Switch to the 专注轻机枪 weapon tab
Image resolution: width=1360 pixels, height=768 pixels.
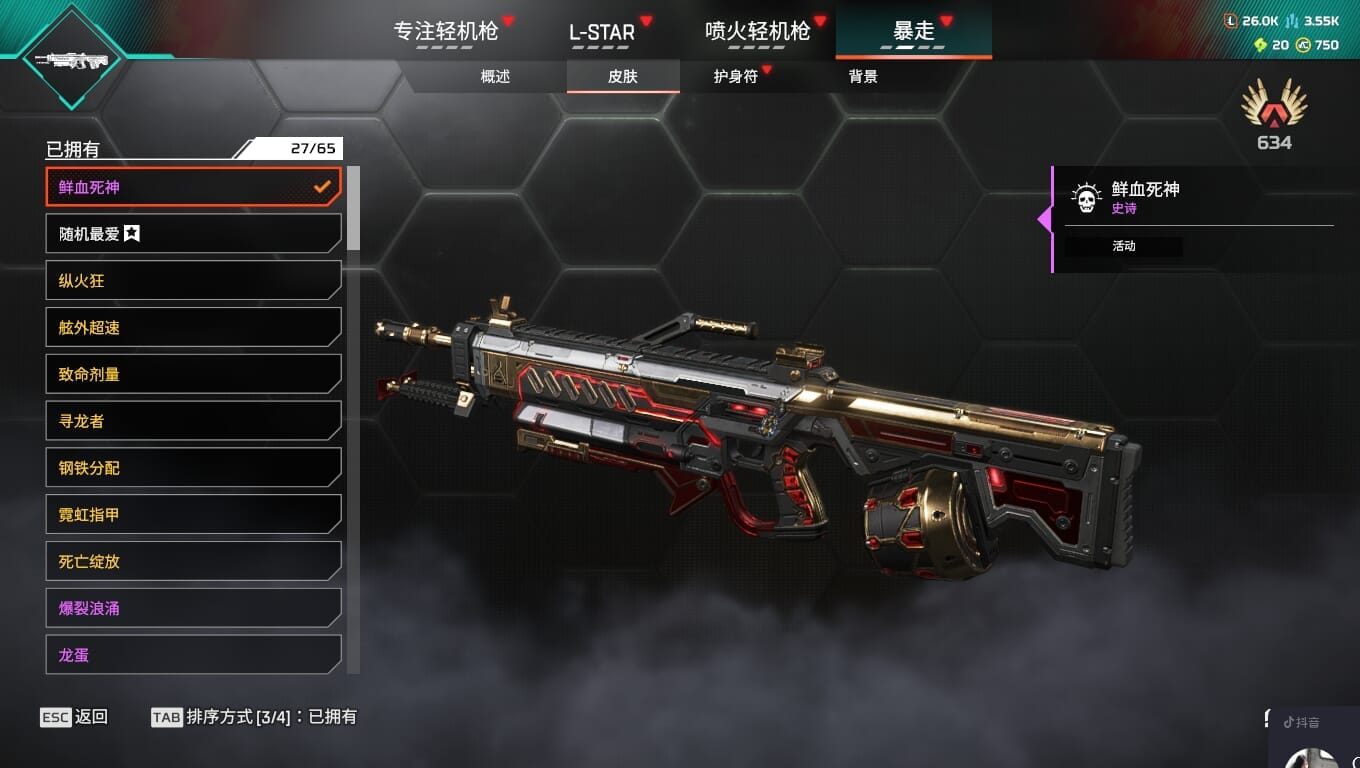(x=446, y=31)
